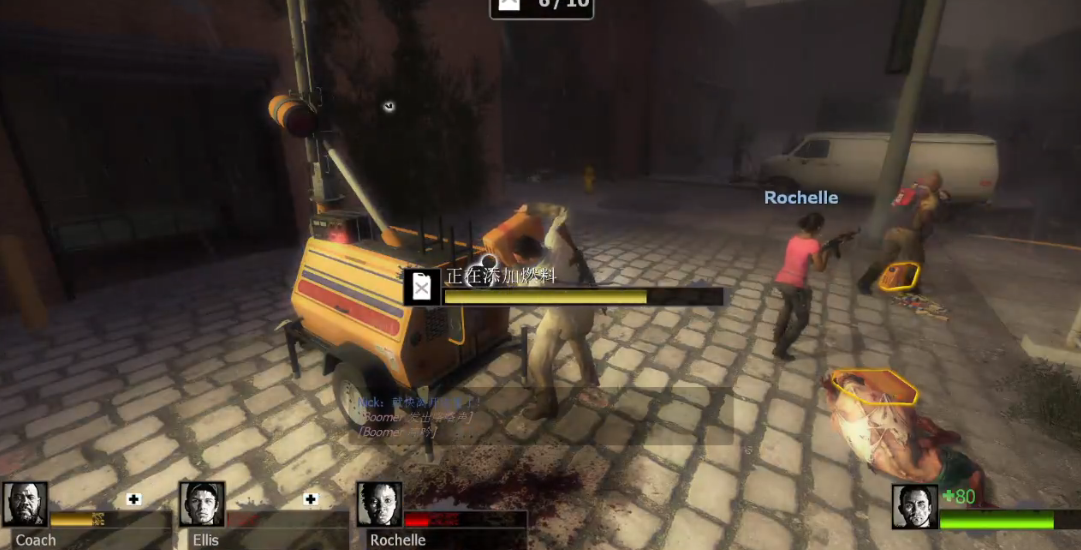Viewport: 1081px width, 550px height.
Task: Select Ellis's first aid kit icon
Action: tap(311, 499)
